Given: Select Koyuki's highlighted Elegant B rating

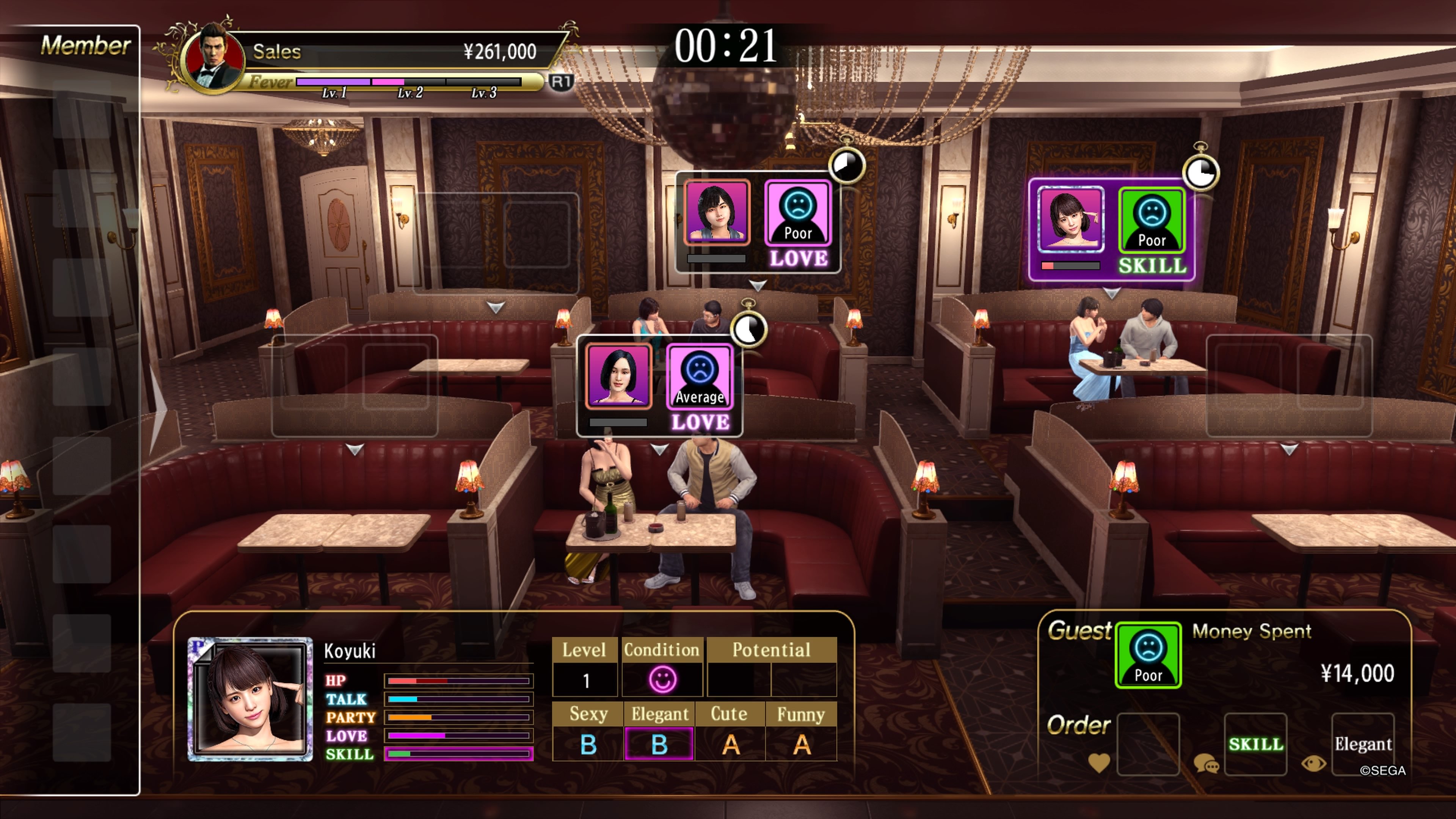Looking at the screenshot, I should tap(660, 743).
